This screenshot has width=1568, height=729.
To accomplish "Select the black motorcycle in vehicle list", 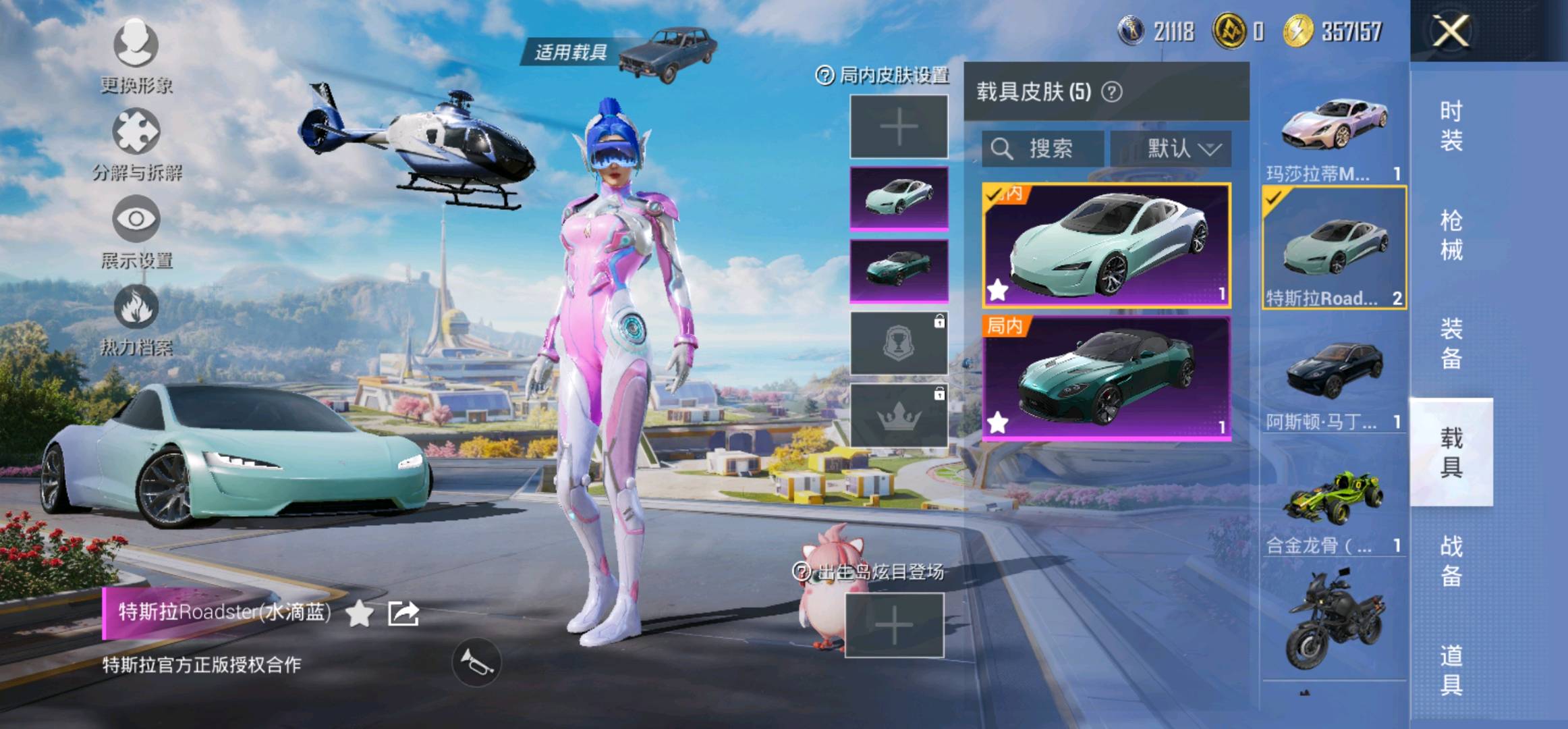I will 1334,621.
